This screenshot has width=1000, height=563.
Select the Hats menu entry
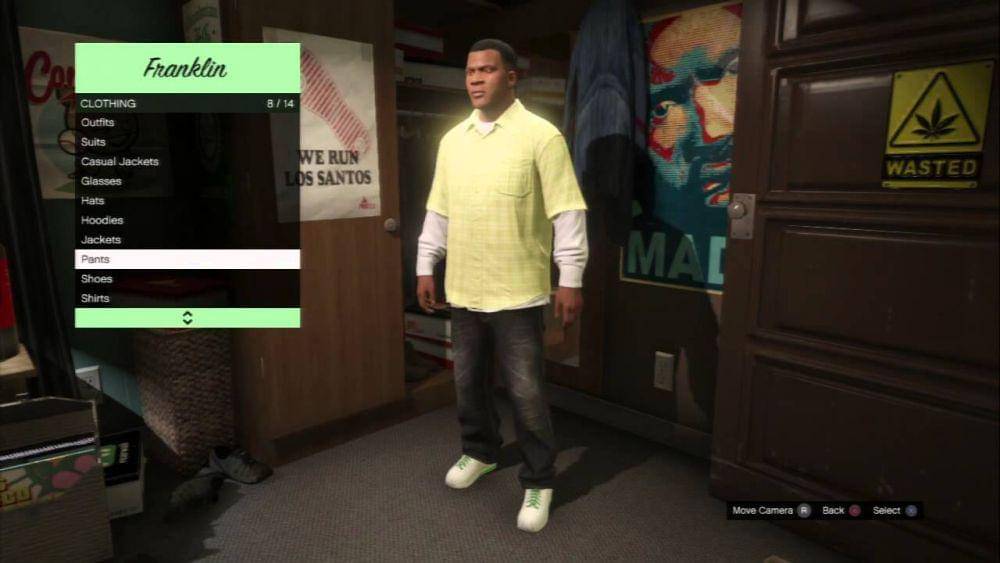[93, 200]
